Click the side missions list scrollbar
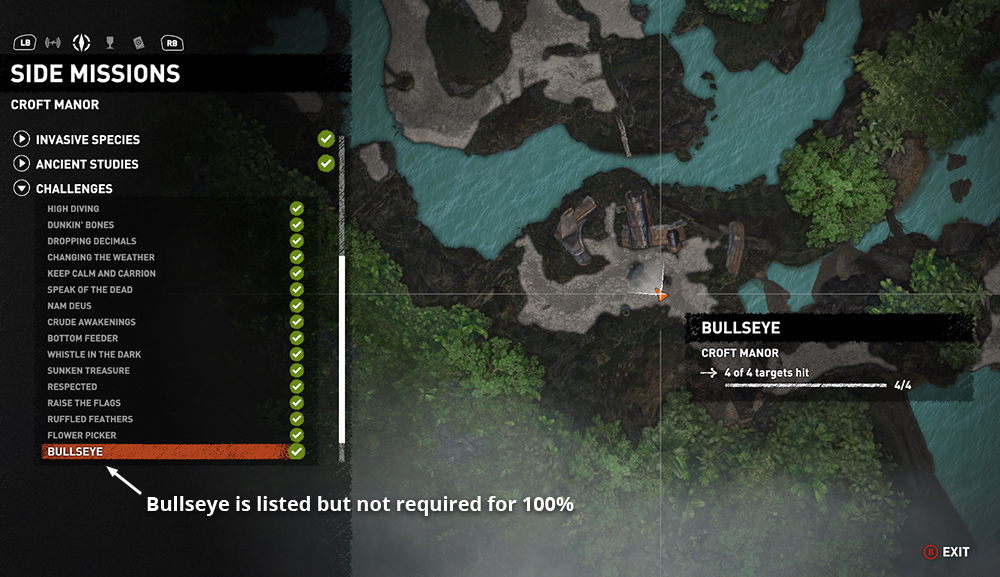1000x577 pixels. coord(342,348)
